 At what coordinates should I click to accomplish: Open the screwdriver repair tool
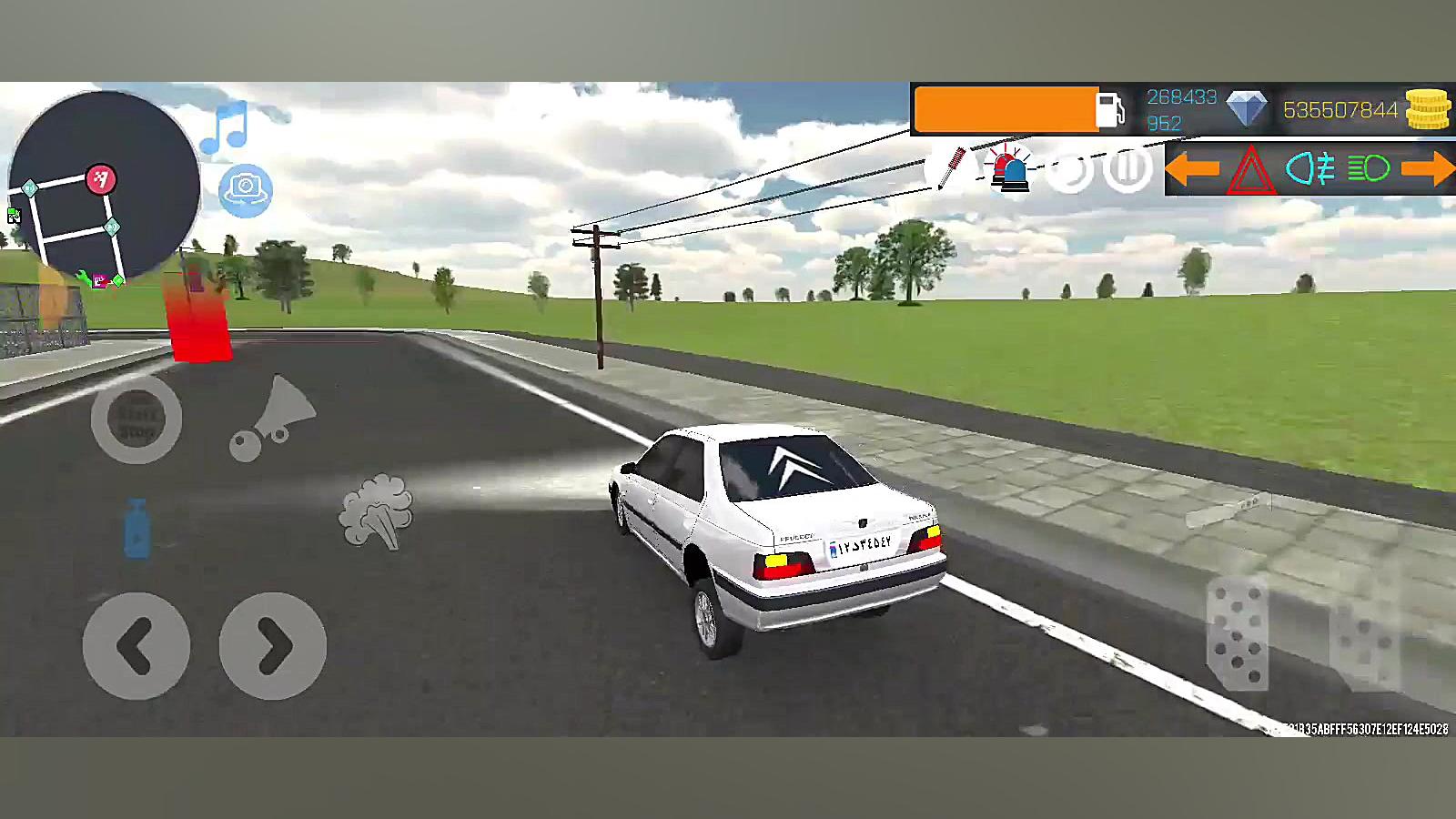point(952,168)
